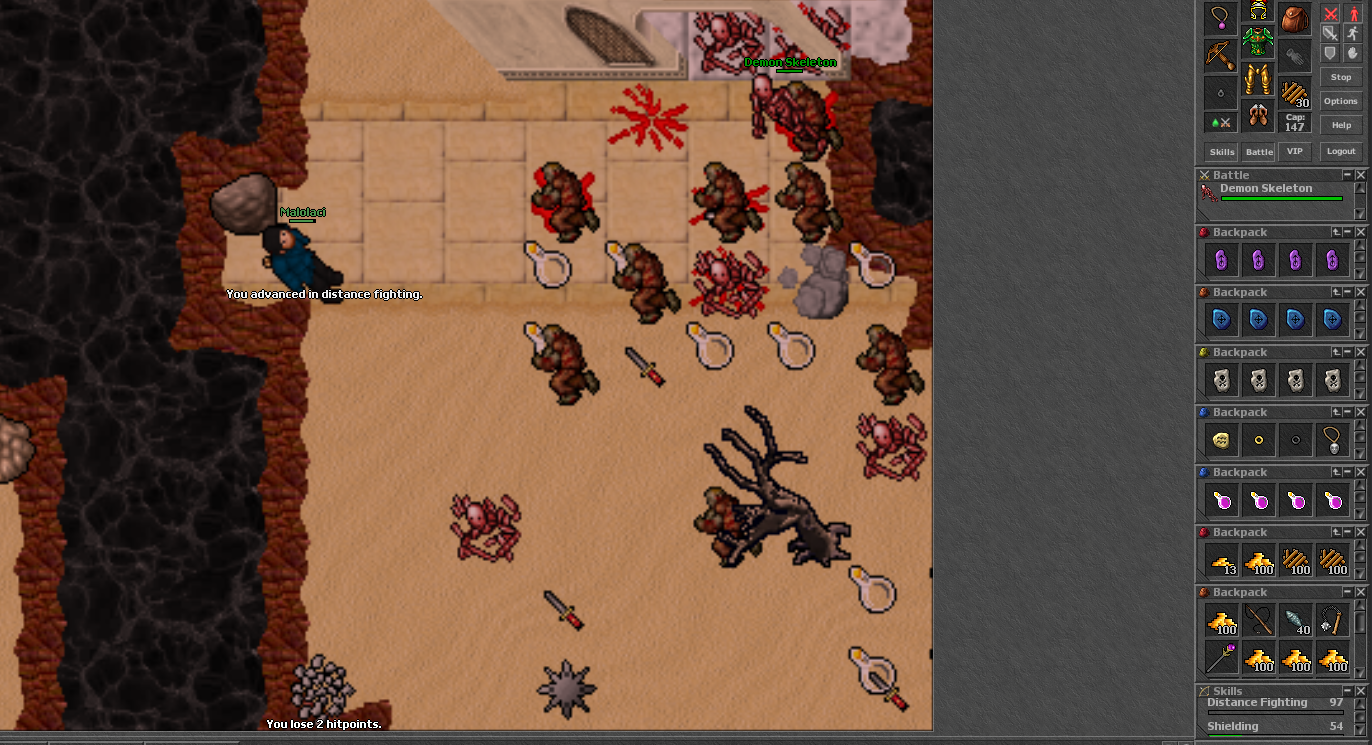This screenshot has width=1372, height=745.
Task: Choose the crossed red swords offensive mode
Action: point(1330,14)
